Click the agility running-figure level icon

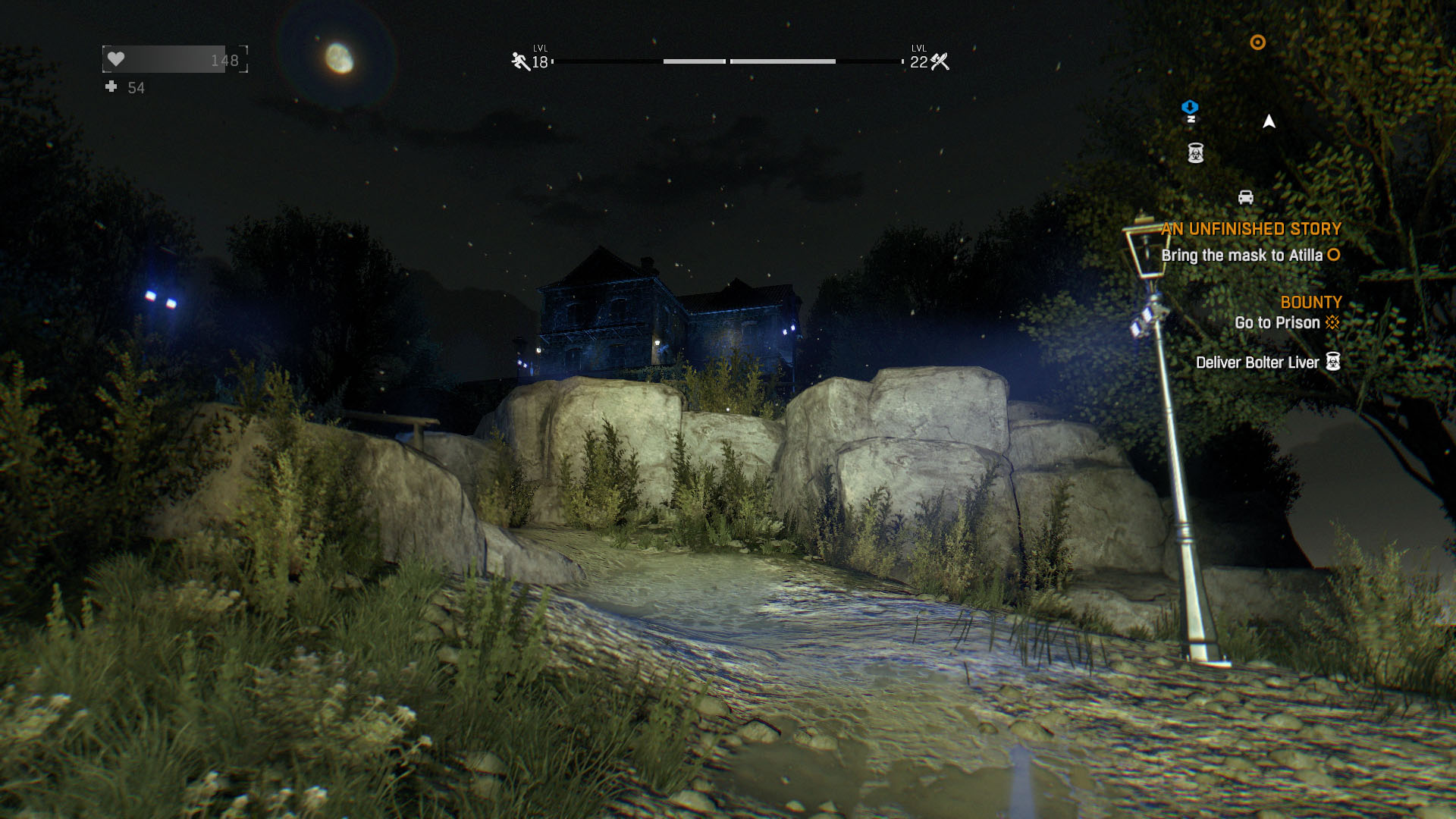click(x=520, y=61)
